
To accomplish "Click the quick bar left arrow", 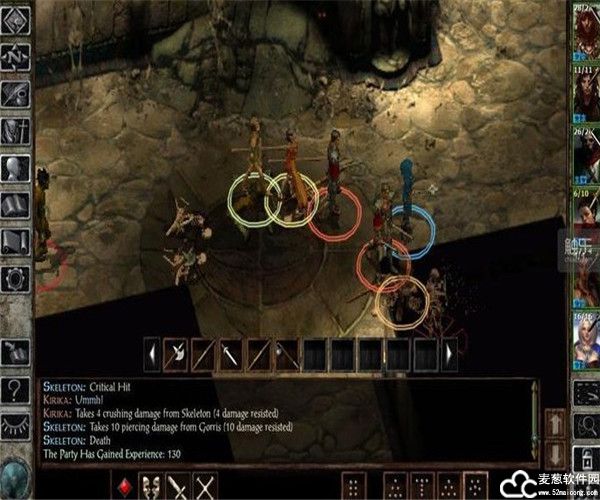I will click(151, 352).
